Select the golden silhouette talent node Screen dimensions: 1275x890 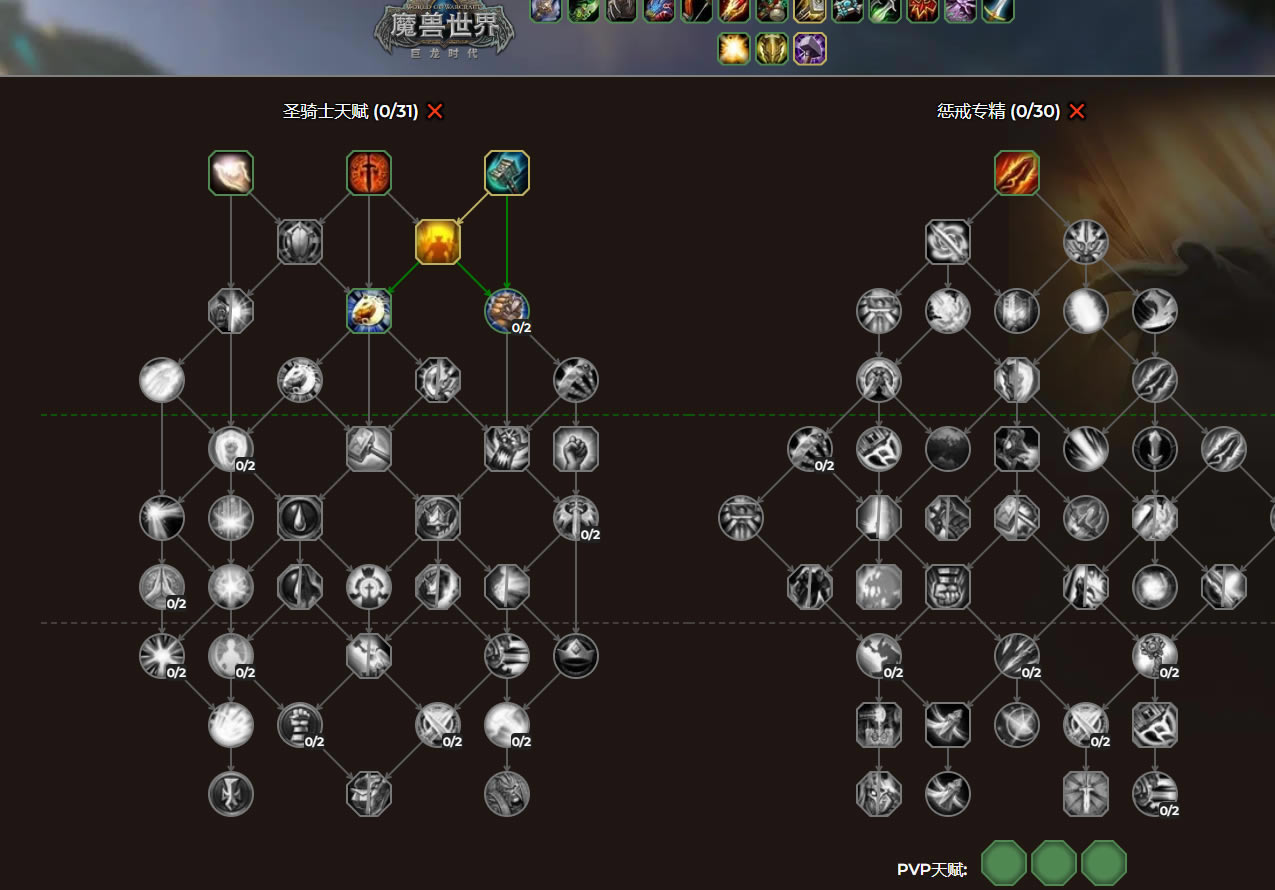438,242
